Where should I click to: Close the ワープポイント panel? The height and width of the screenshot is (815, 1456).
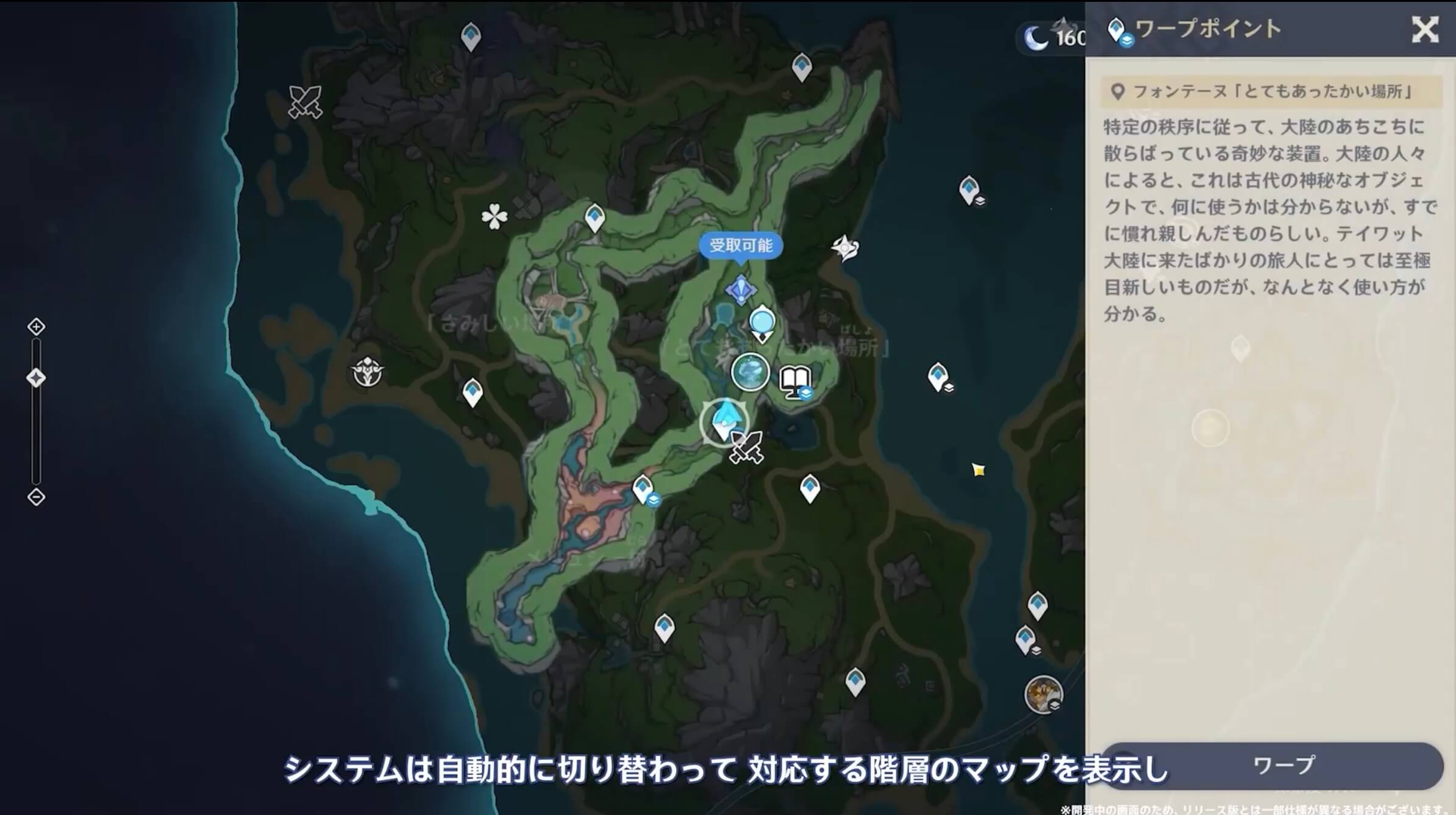click(1425, 30)
